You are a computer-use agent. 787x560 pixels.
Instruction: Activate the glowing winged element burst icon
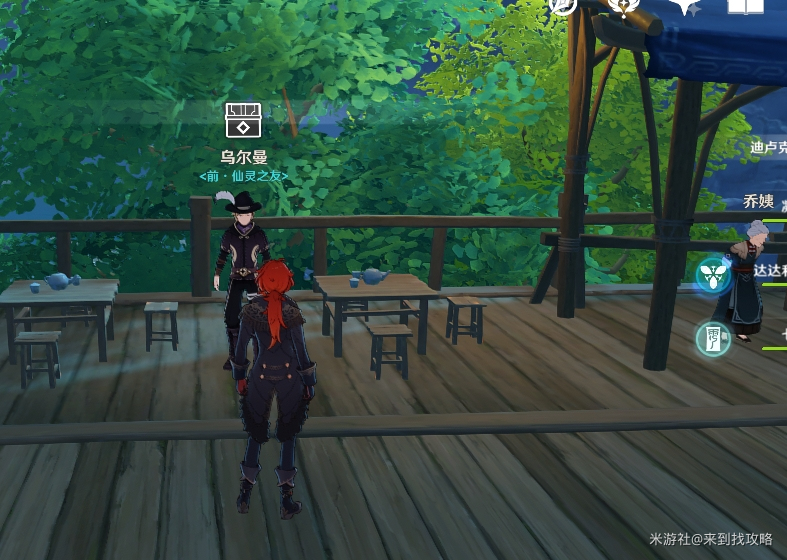(x=714, y=274)
